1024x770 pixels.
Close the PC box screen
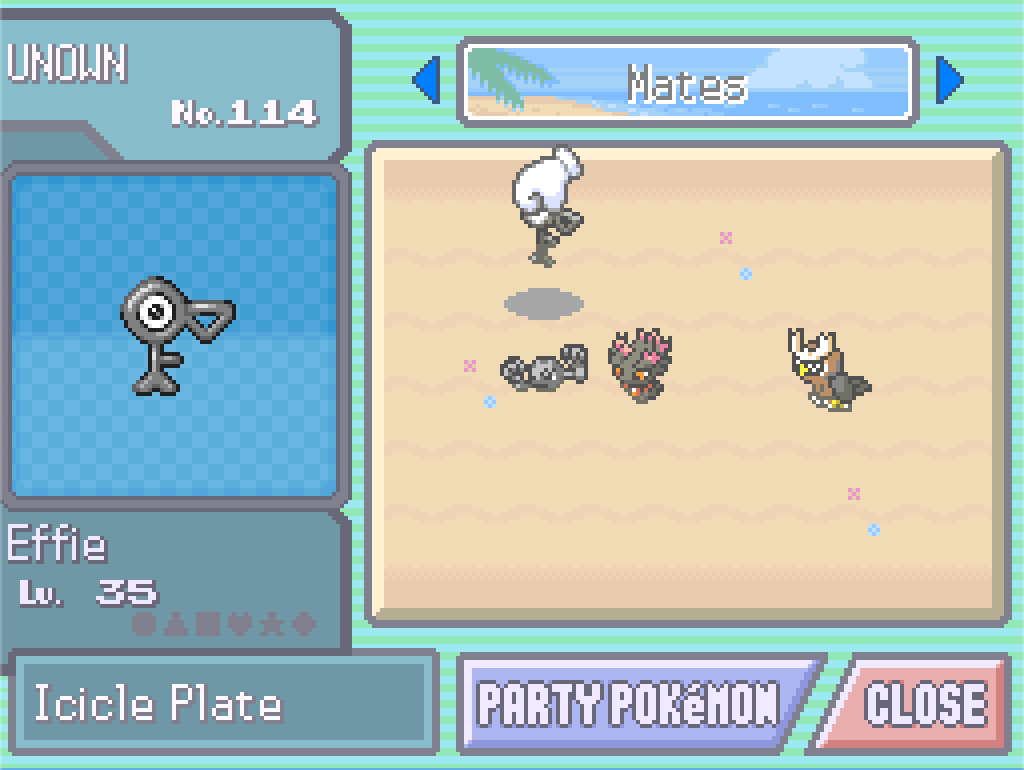pos(922,703)
